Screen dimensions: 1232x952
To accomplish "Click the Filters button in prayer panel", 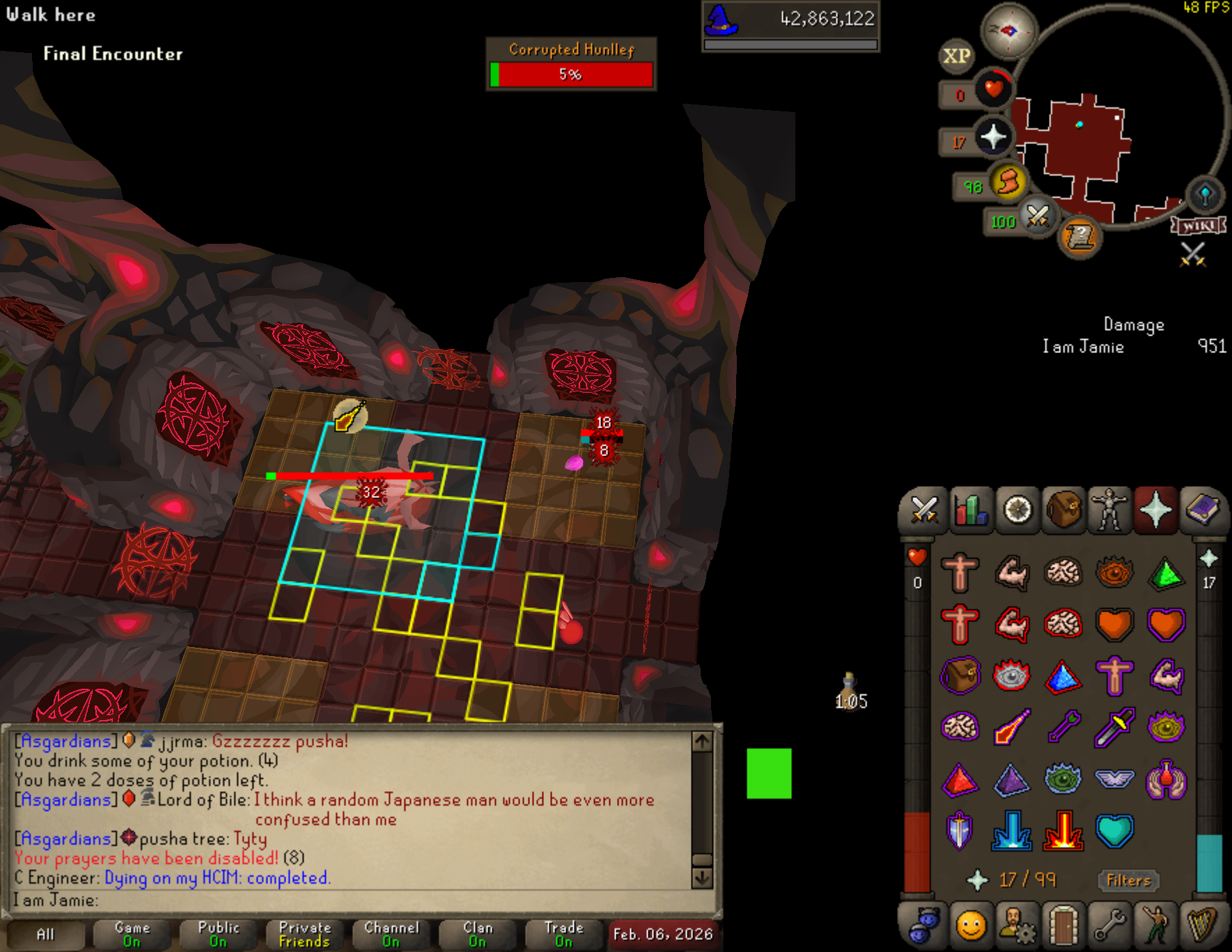I will pos(1128,880).
